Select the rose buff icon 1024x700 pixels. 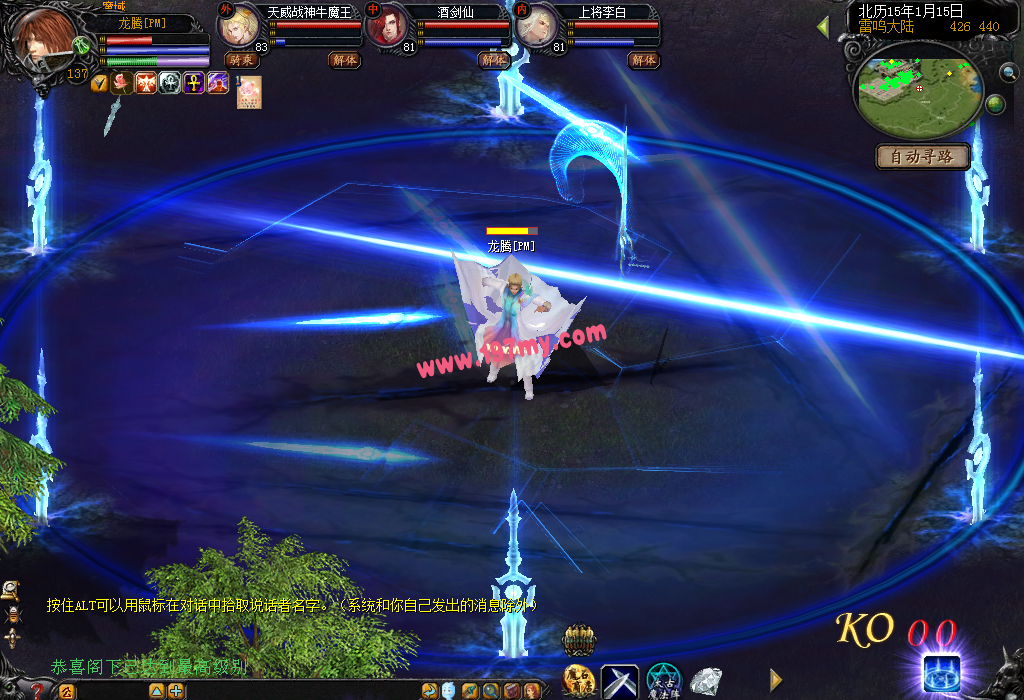point(122,84)
